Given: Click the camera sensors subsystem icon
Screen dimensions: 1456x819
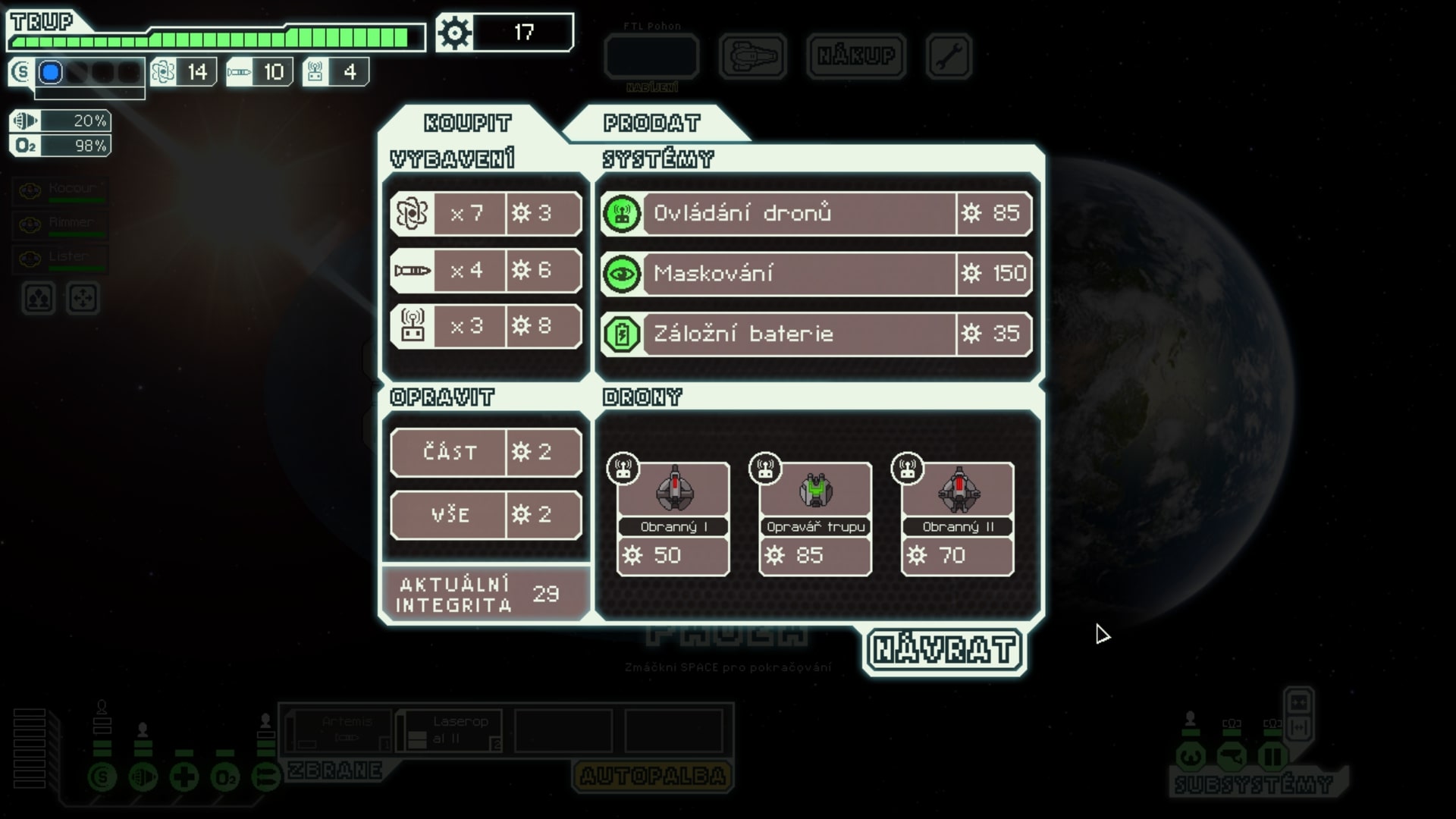Looking at the screenshot, I should click(1232, 757).
